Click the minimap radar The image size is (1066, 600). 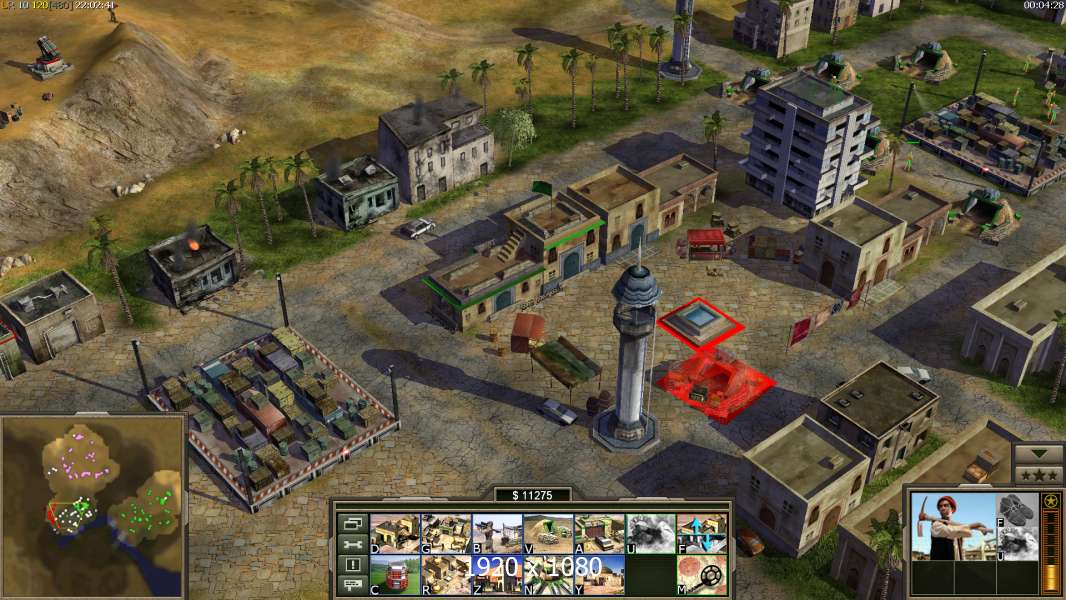click(94, 505)
